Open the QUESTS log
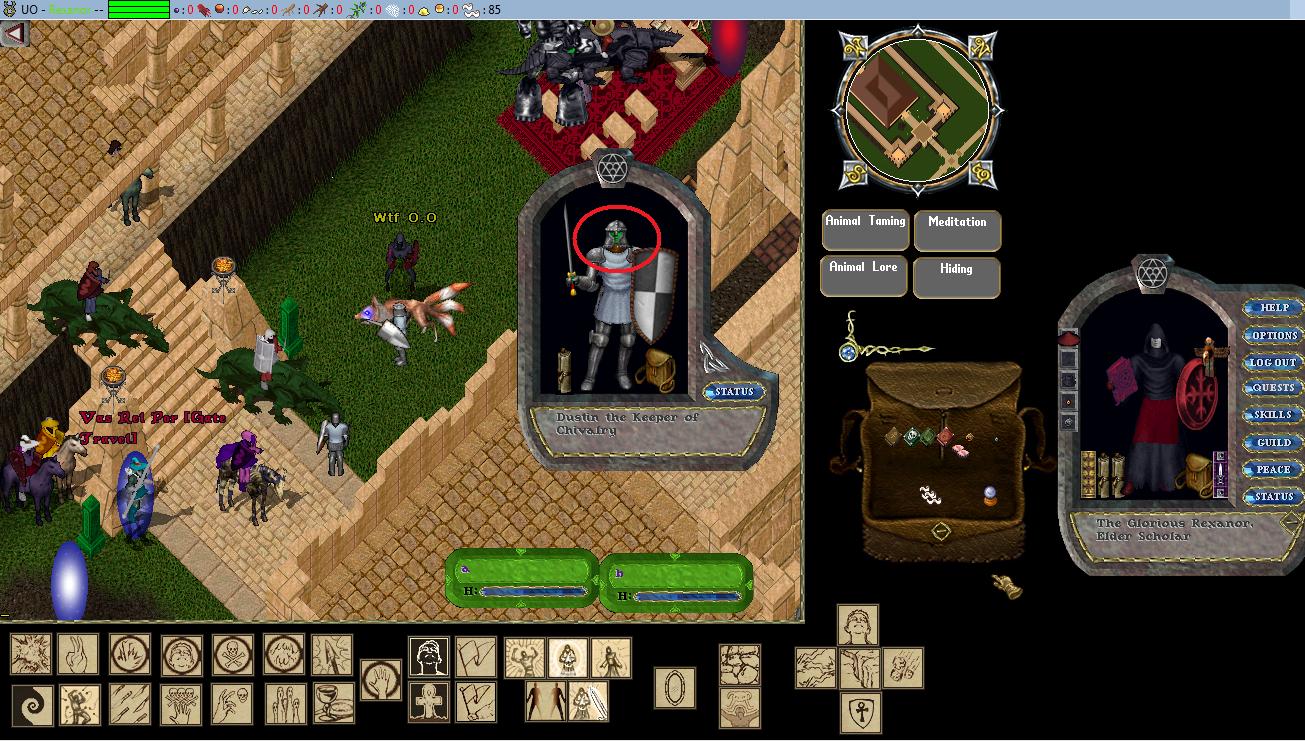The width and height of the screenshot is (1305, 741). click(1273, 388)
